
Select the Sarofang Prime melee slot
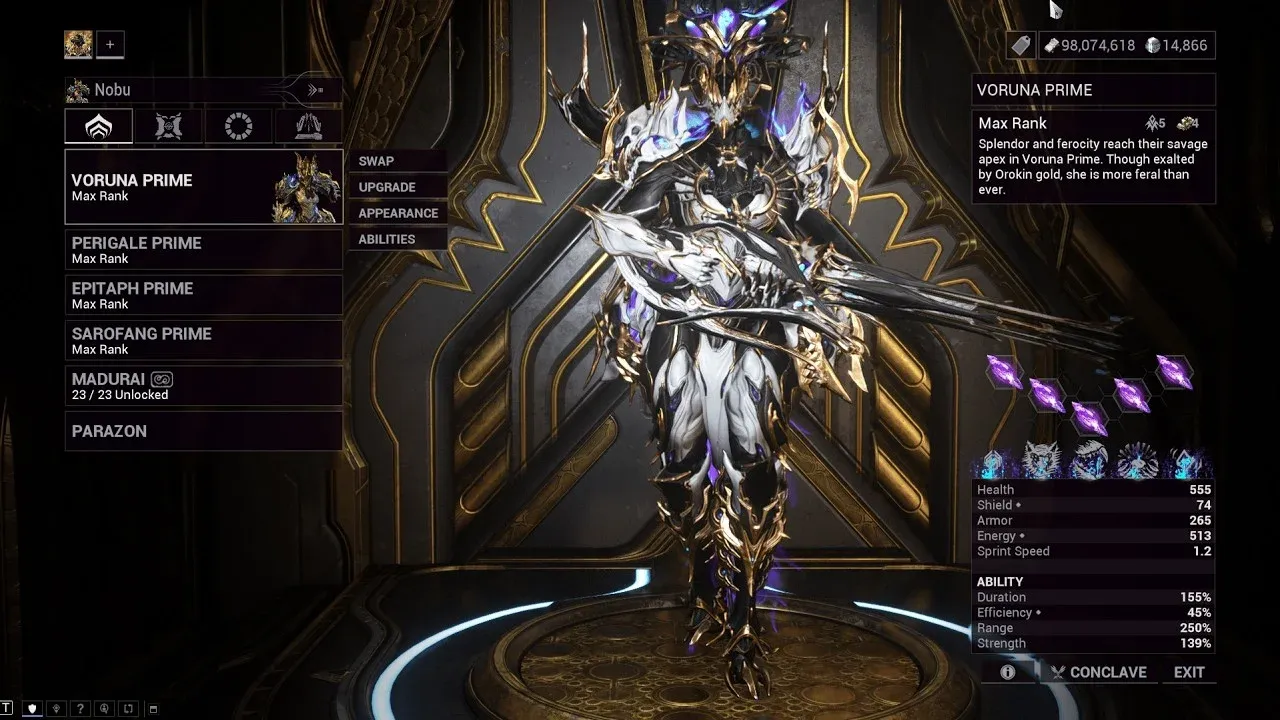[203, 340]
